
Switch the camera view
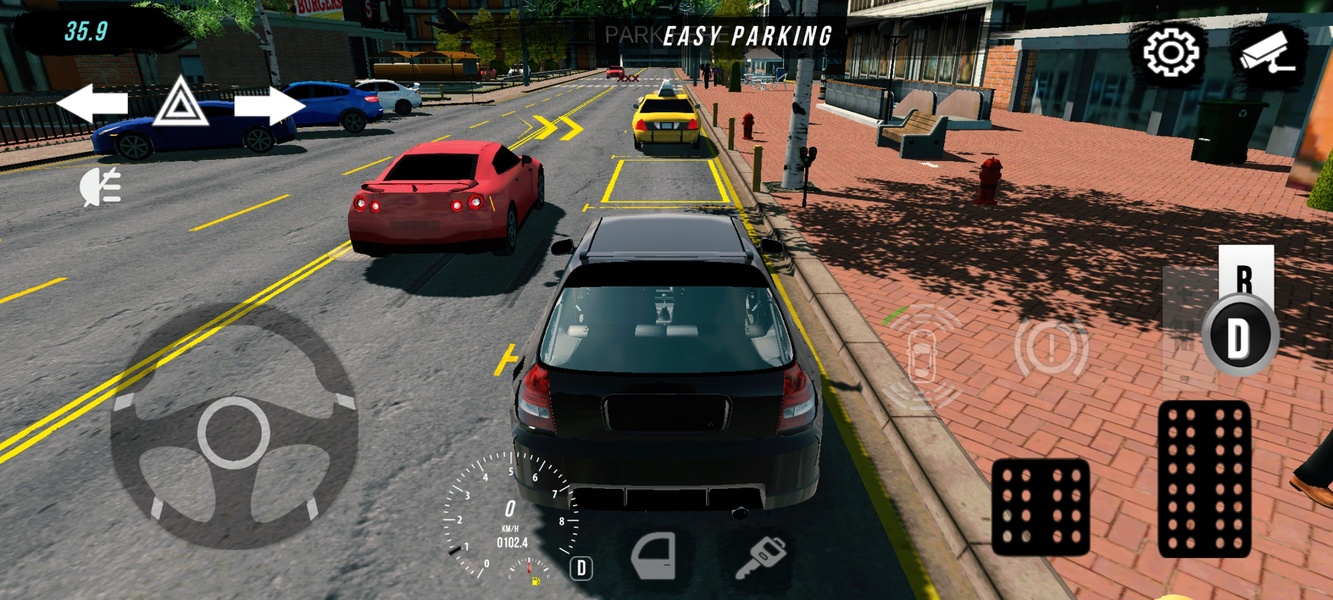[x=1267, y=54]
